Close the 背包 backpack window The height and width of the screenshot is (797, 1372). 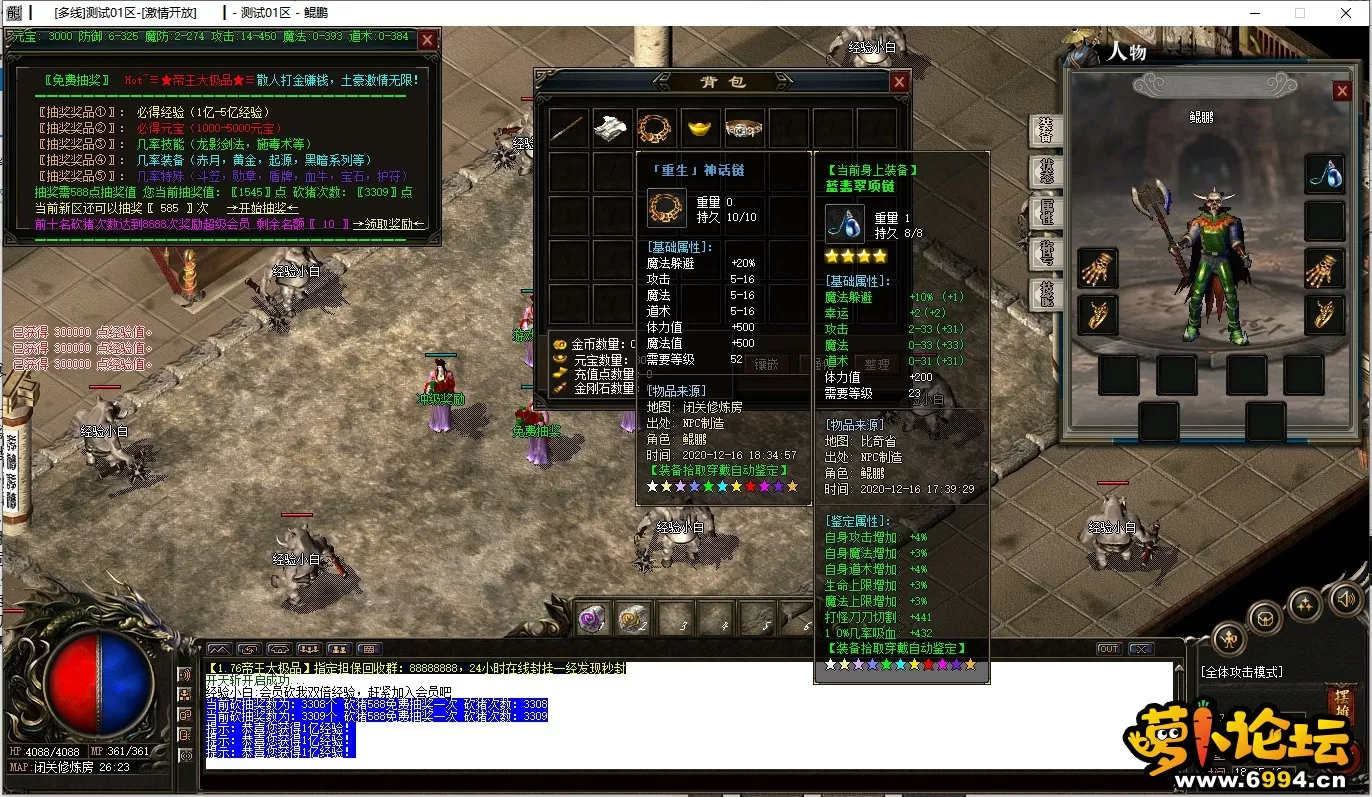[x=899, y=82]
